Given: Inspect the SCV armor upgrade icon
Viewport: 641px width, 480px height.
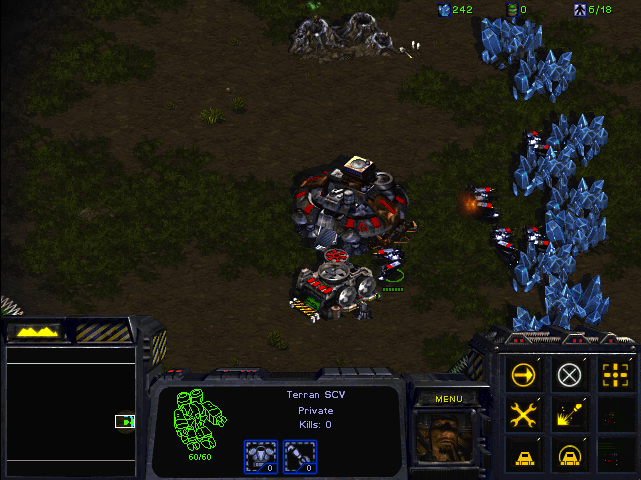Looking at the screenshot, I should (260, 456).
